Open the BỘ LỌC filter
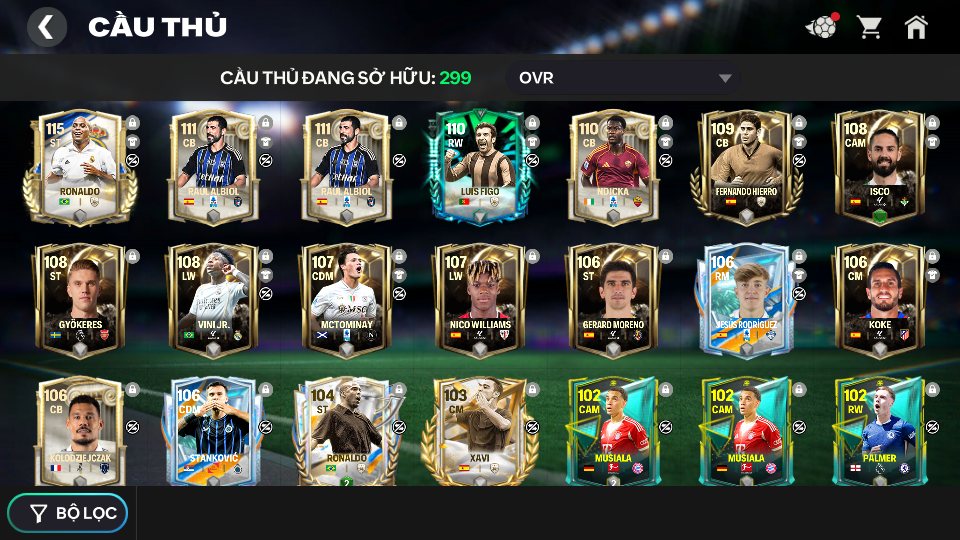 point(68,513)
